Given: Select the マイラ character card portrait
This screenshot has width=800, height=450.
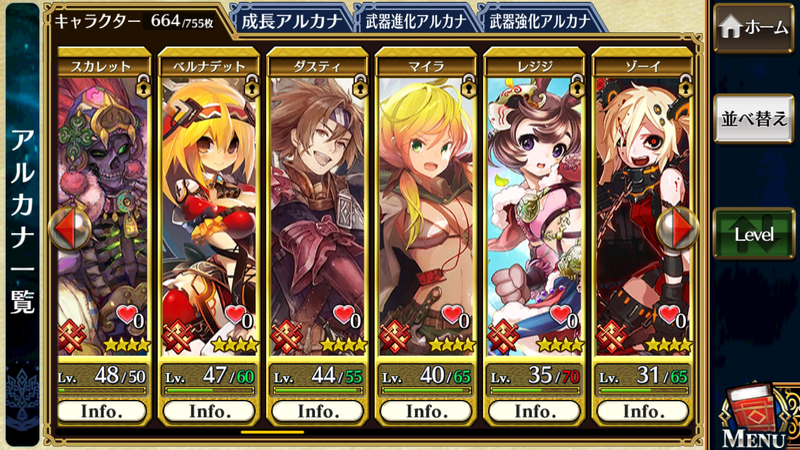Looking at the screenshot, I should point(425,200).
